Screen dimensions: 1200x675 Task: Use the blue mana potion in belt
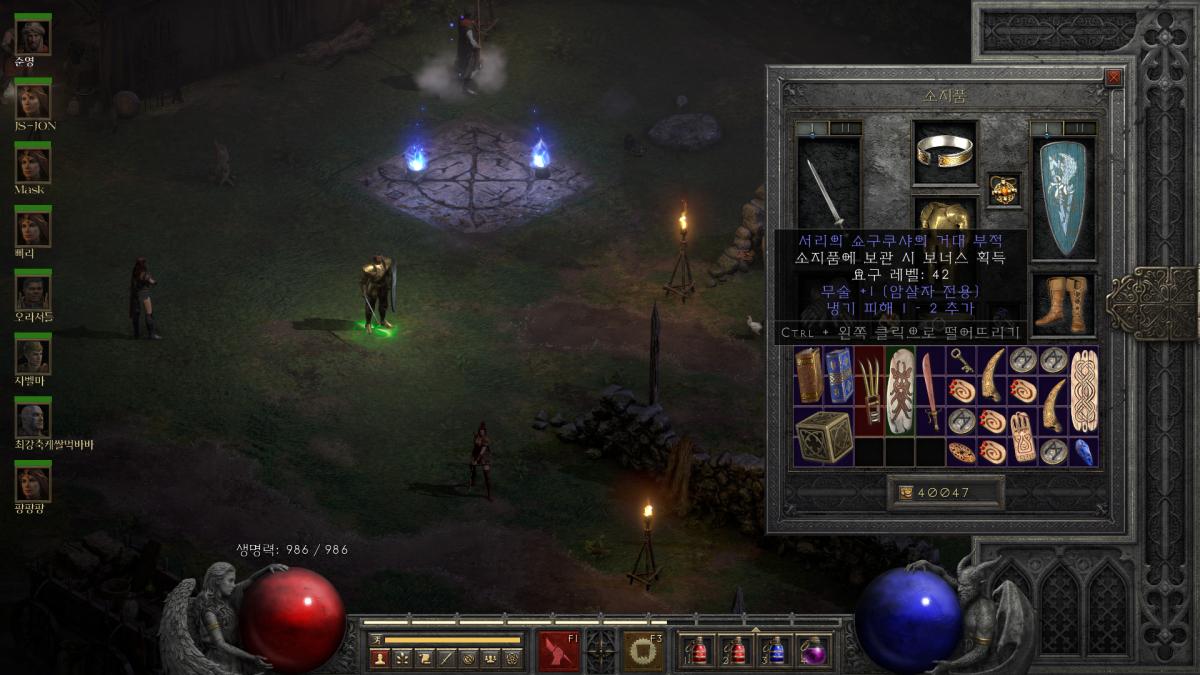coord(775,651)
